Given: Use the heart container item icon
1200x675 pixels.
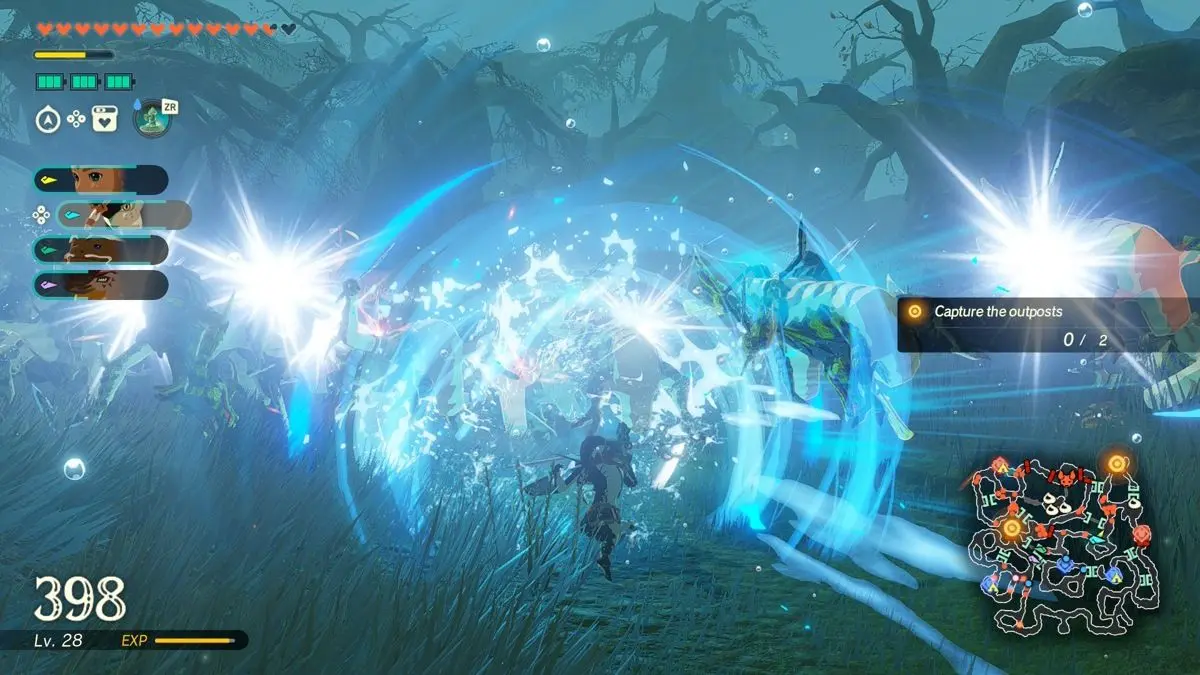Looking at the screenshot, I should tap(105, 120).
